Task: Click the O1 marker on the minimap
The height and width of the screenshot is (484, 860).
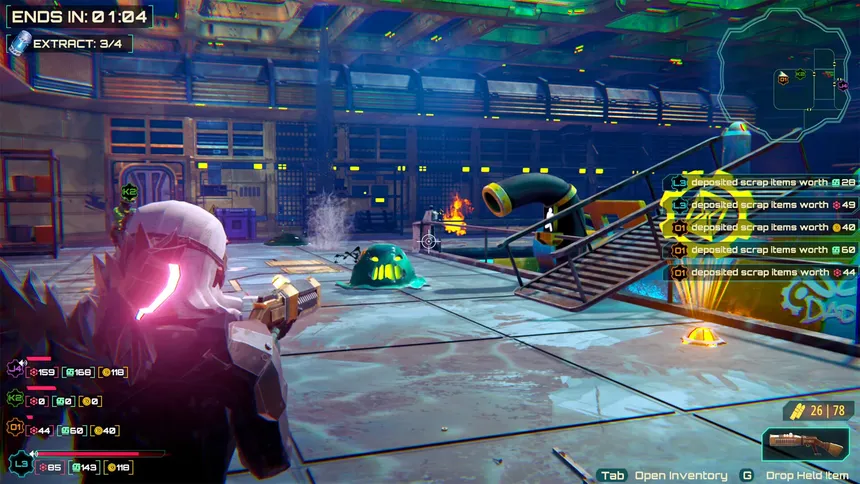Action: click(783, 78)
